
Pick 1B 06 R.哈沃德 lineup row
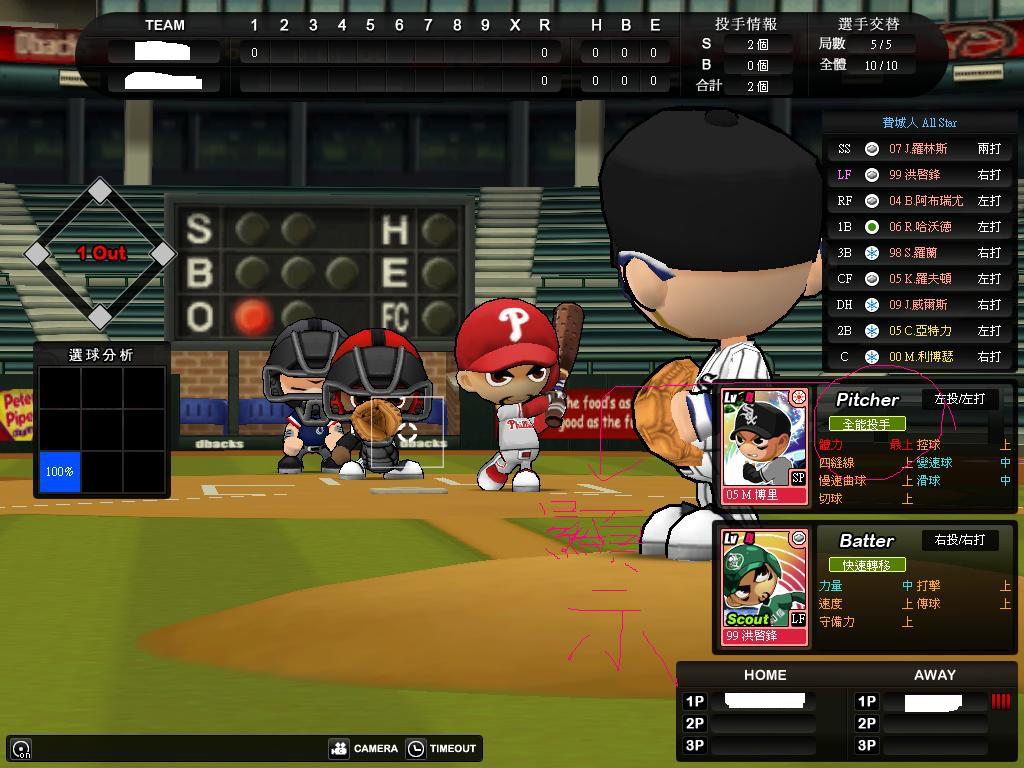[x=920, y=227]
